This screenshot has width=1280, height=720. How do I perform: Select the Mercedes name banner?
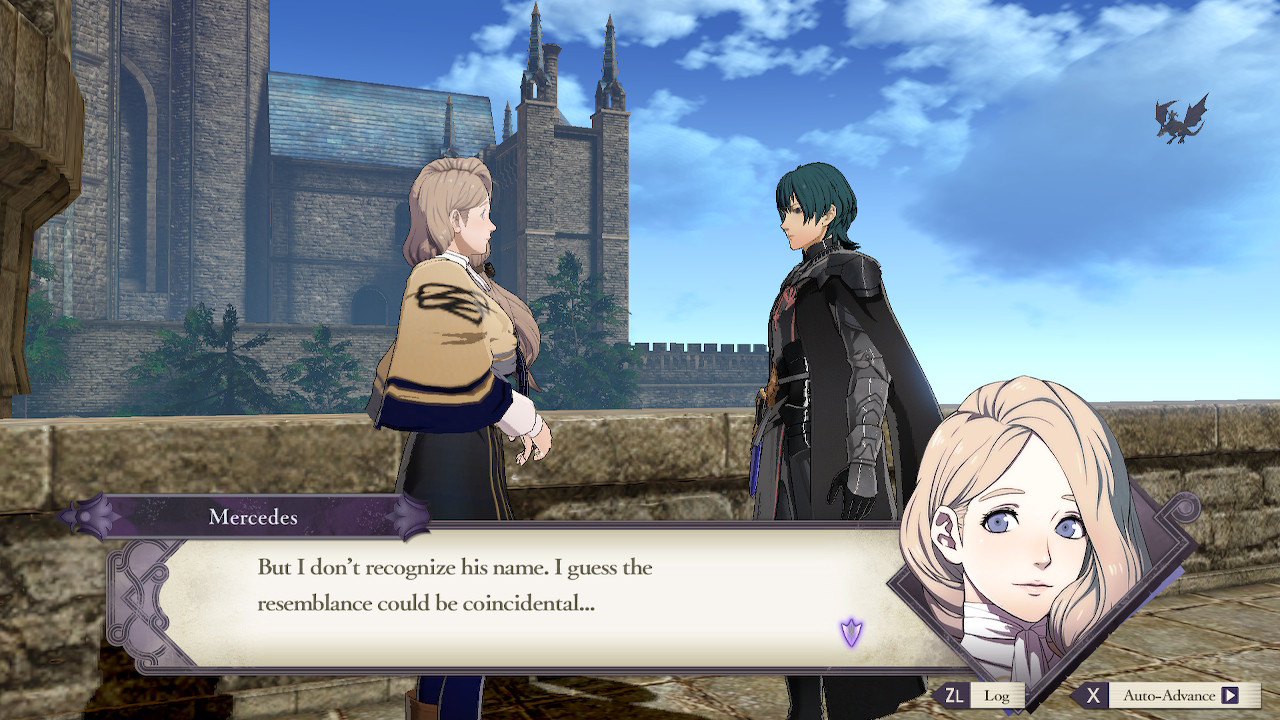point(255,518)
